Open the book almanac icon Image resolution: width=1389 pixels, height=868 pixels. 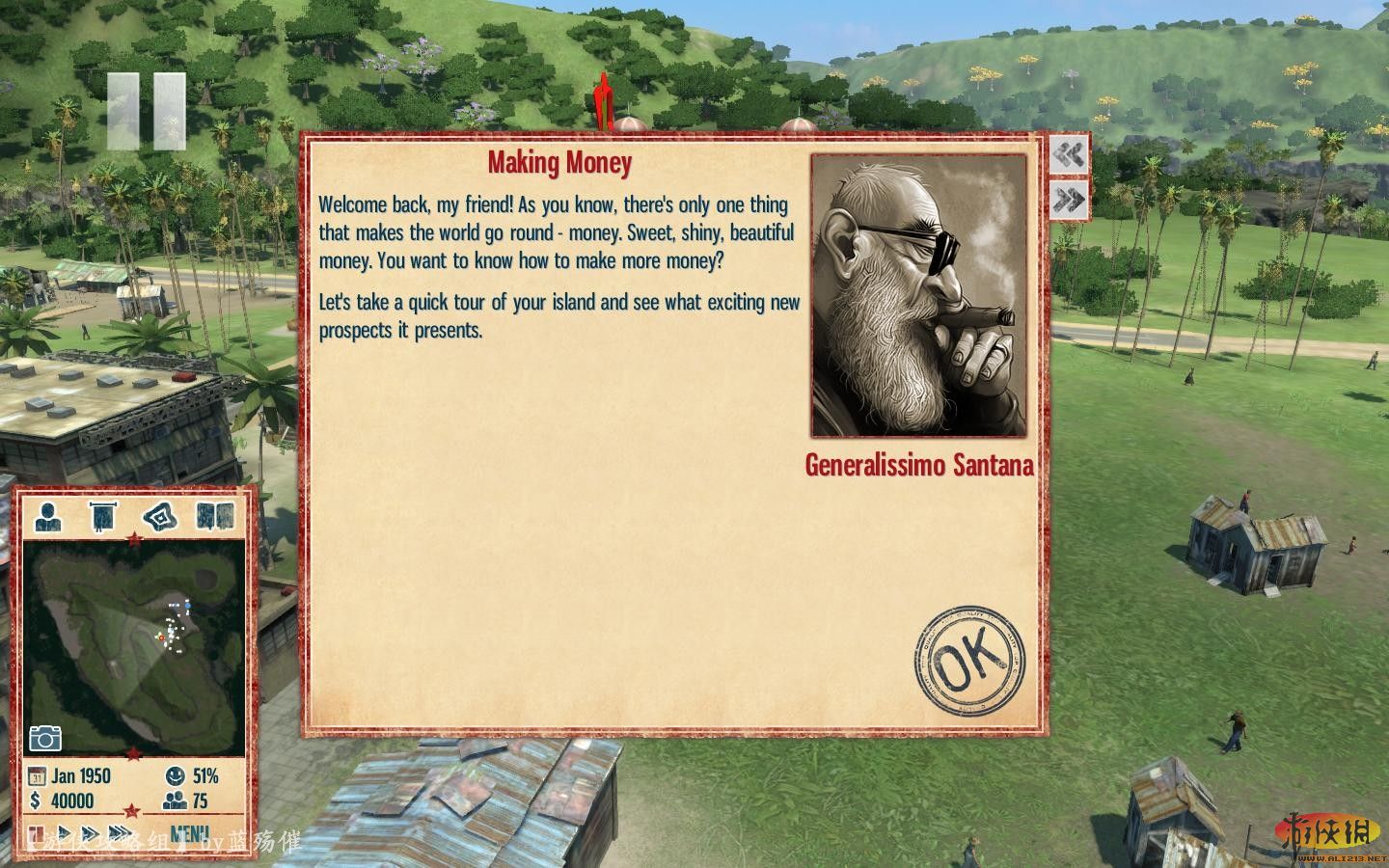(214, 517)
